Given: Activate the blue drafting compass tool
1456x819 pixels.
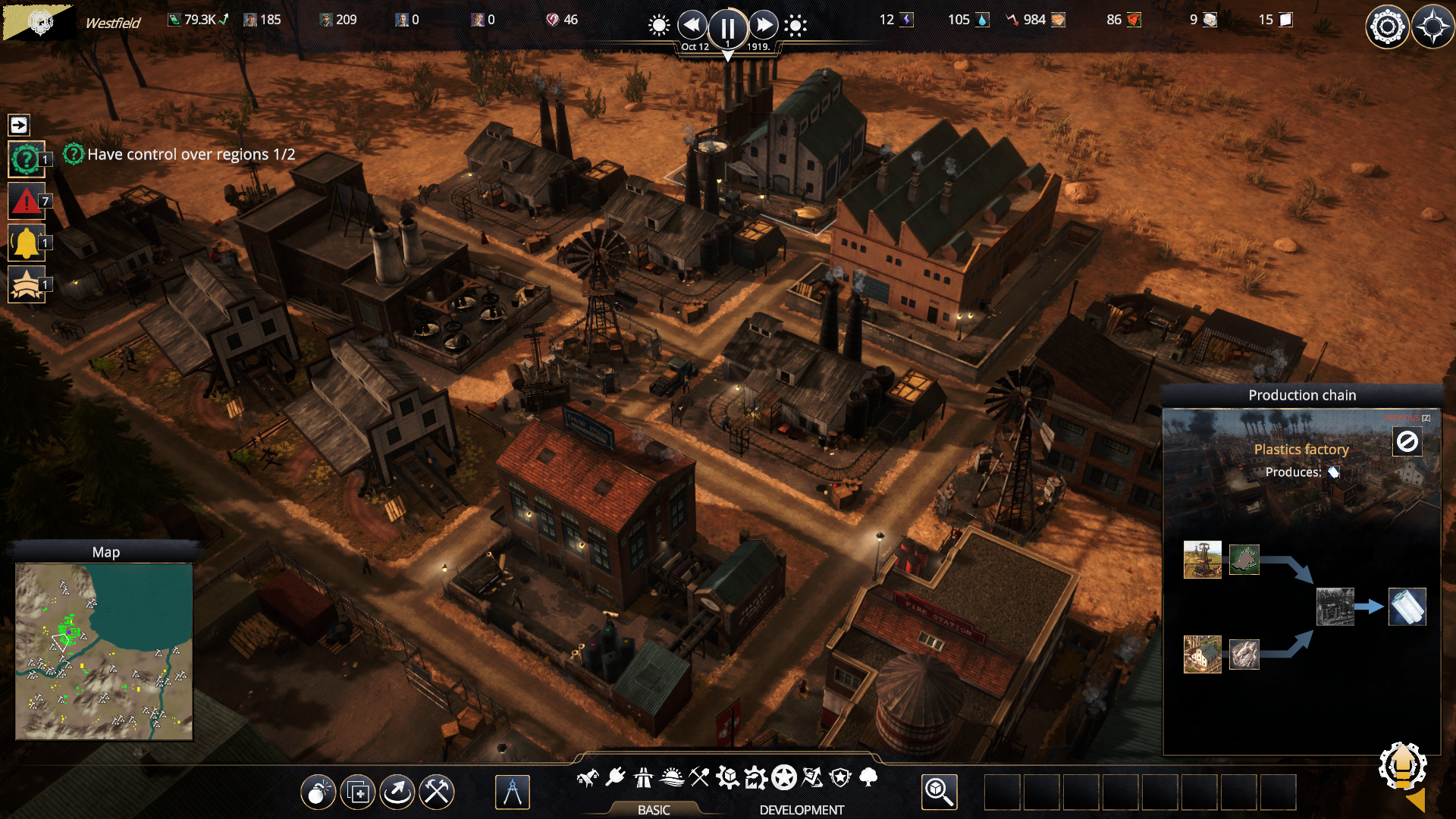Looking at the screenshot, I should 513,792.
